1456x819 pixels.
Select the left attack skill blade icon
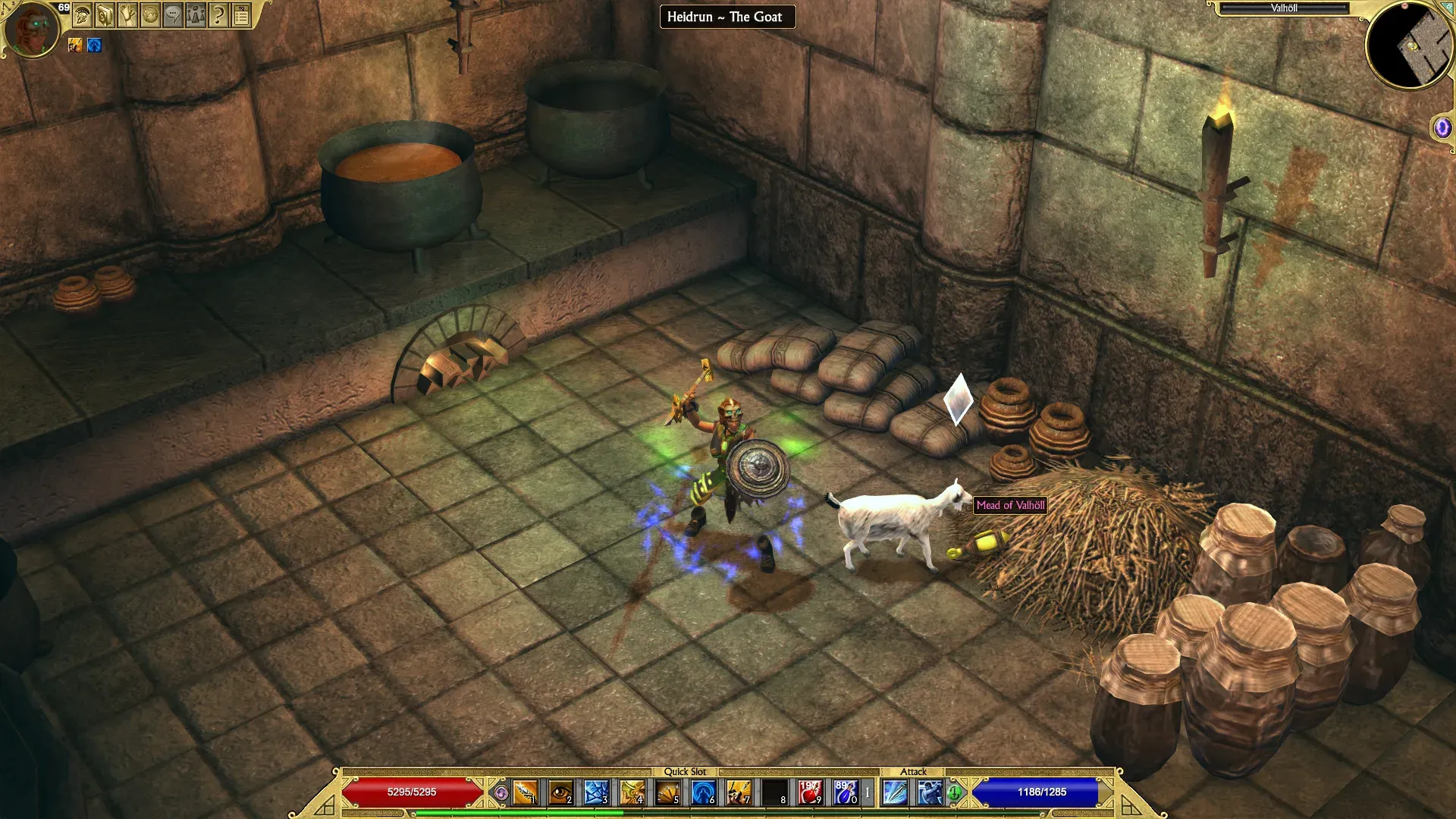coord(895,792)
